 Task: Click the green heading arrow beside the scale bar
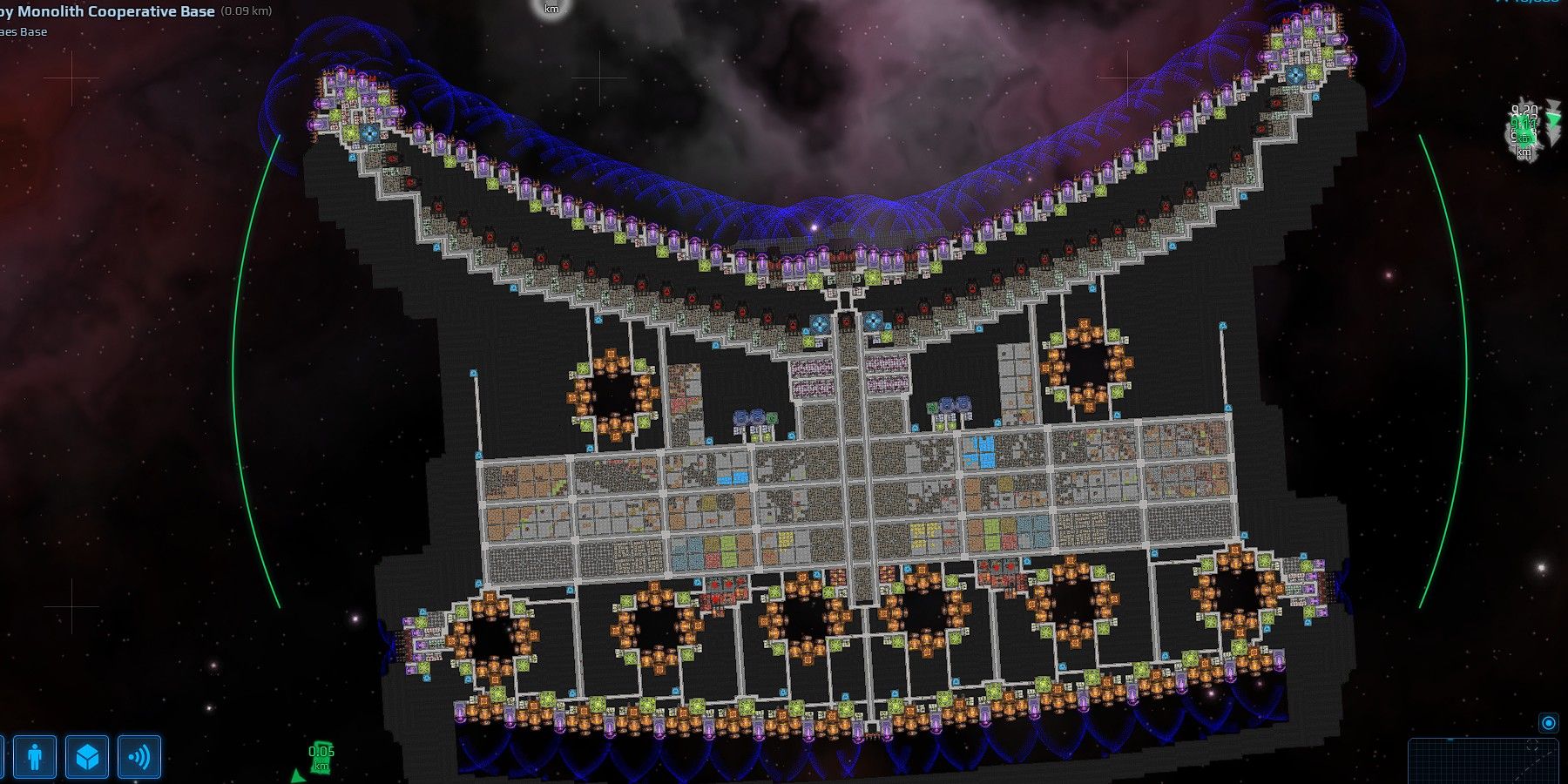pos(300,775)
